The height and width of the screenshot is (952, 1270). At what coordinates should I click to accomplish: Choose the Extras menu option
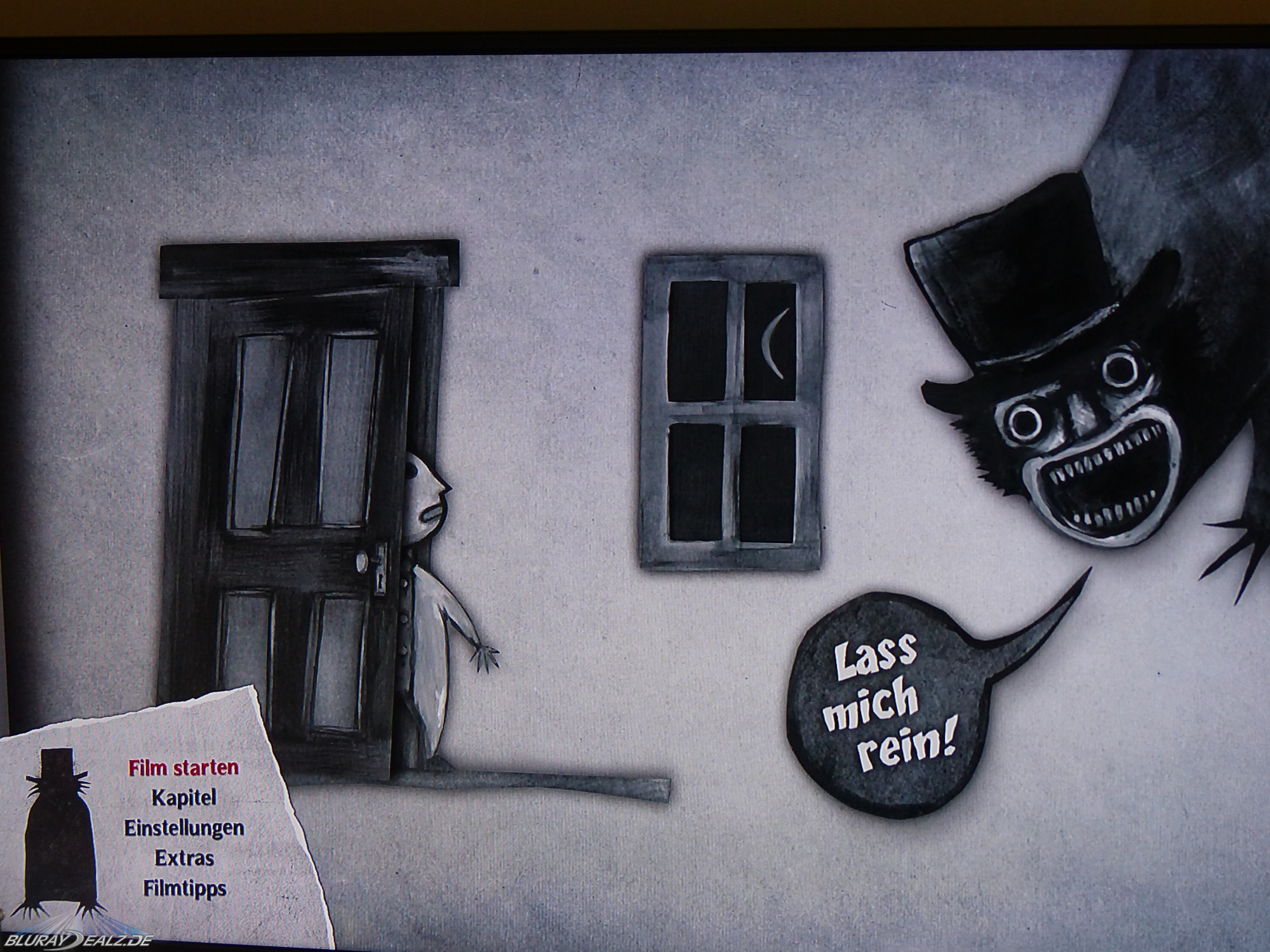184,858
